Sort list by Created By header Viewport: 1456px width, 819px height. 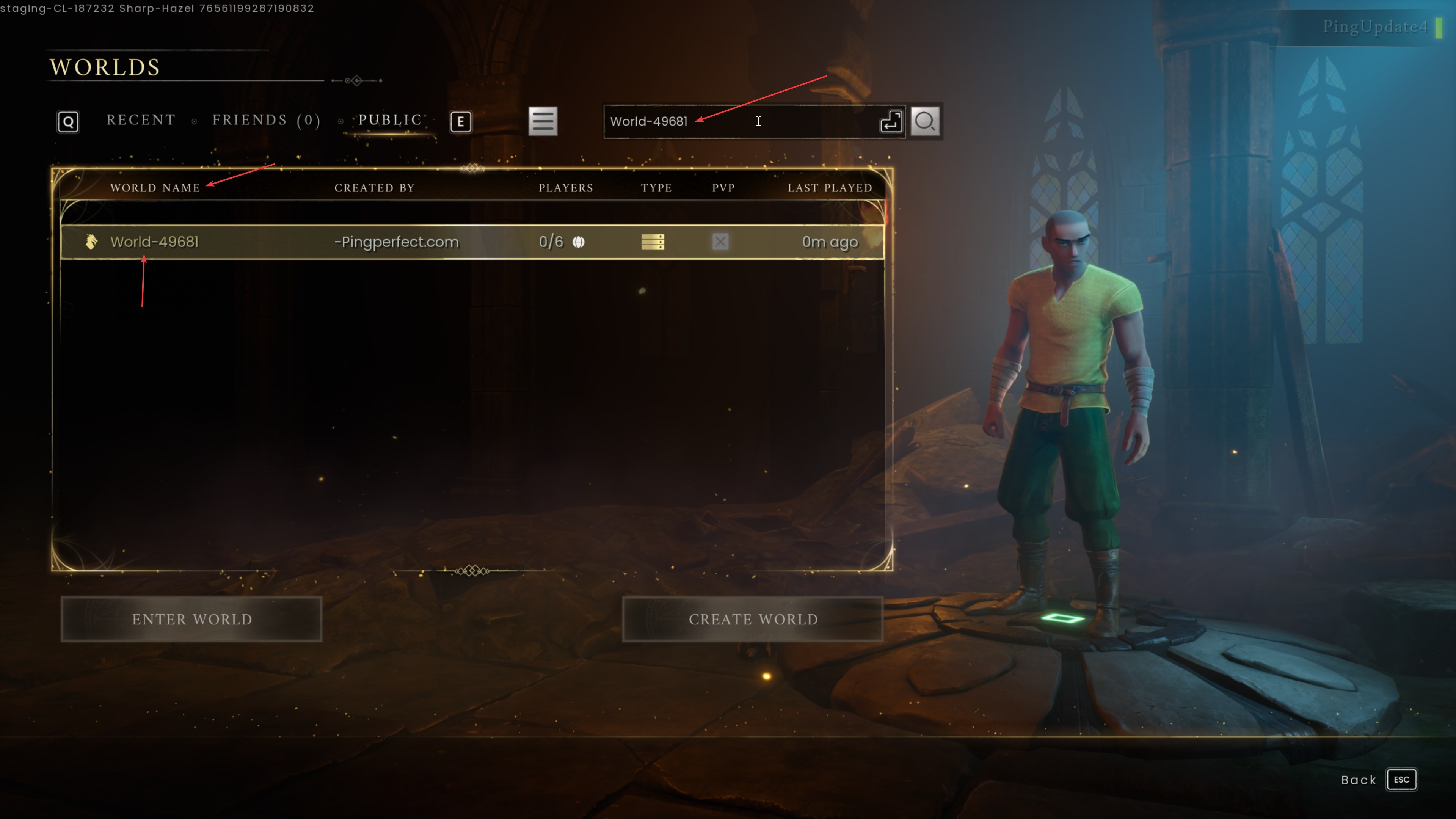point(374,188)
